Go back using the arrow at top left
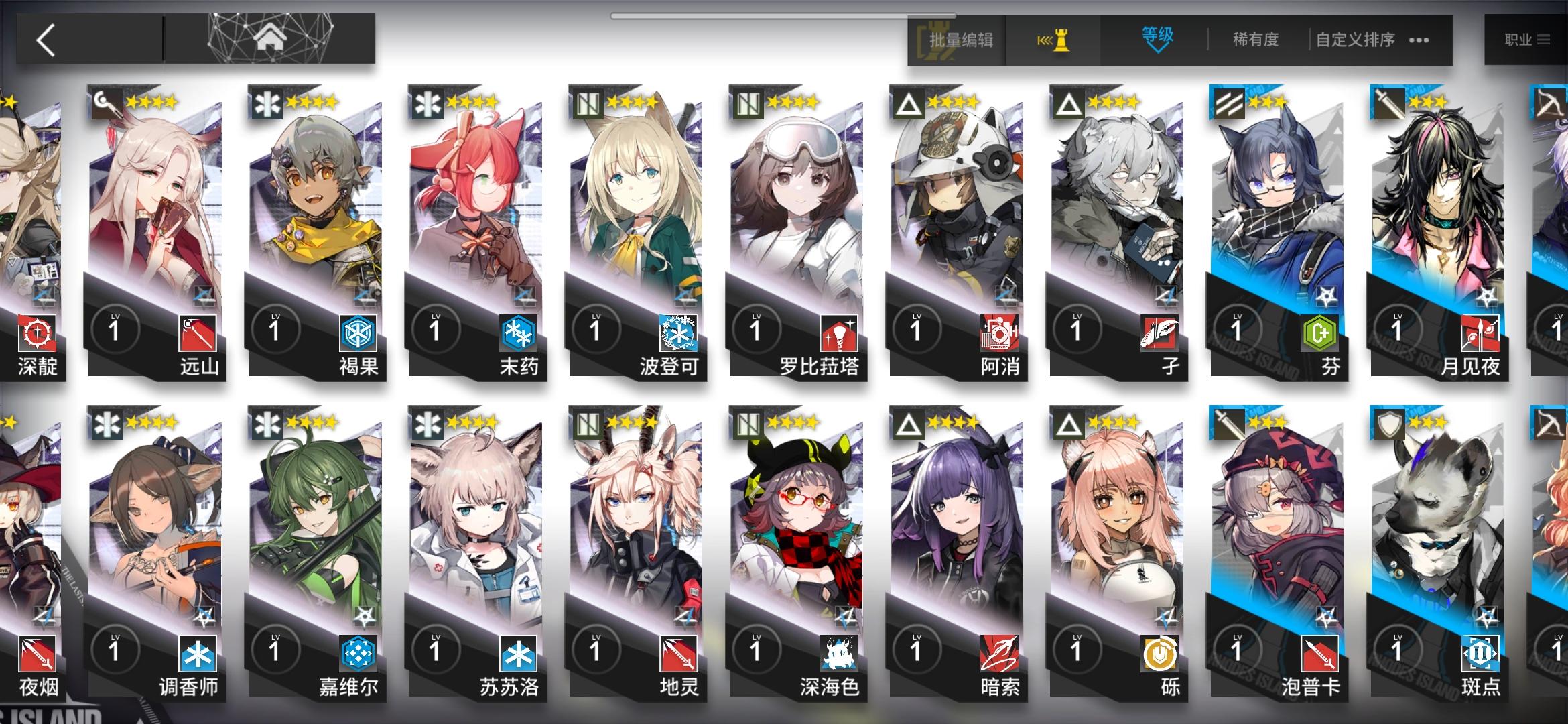Viewport: 1568px width, 724px height. pos(44,38)
